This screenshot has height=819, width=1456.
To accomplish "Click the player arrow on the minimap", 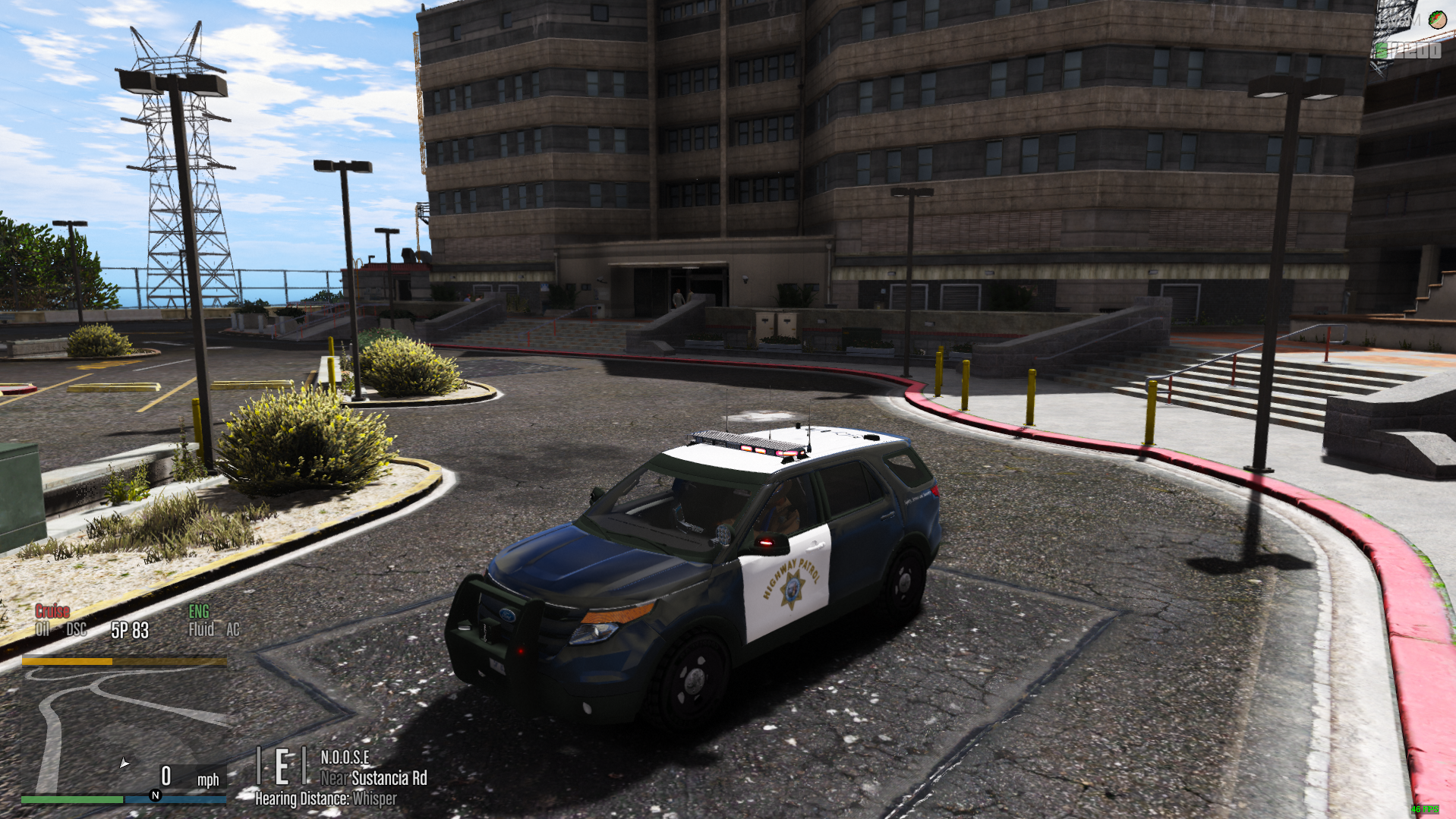I will tap(124, 763).
